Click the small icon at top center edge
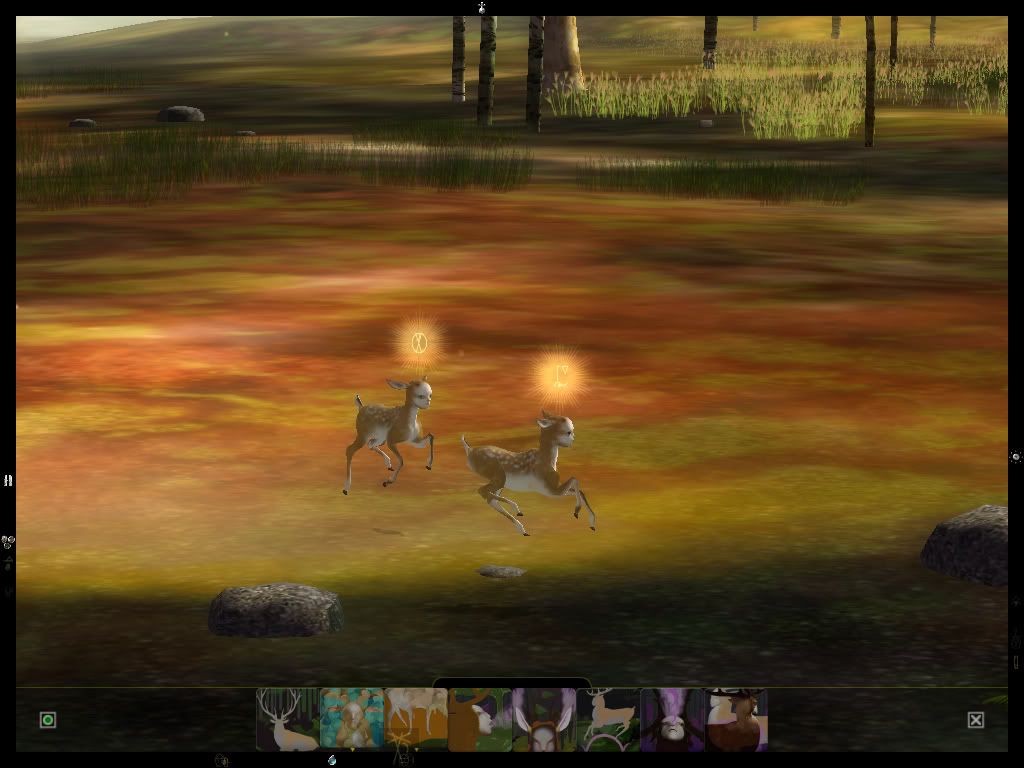 click(482, 7)
